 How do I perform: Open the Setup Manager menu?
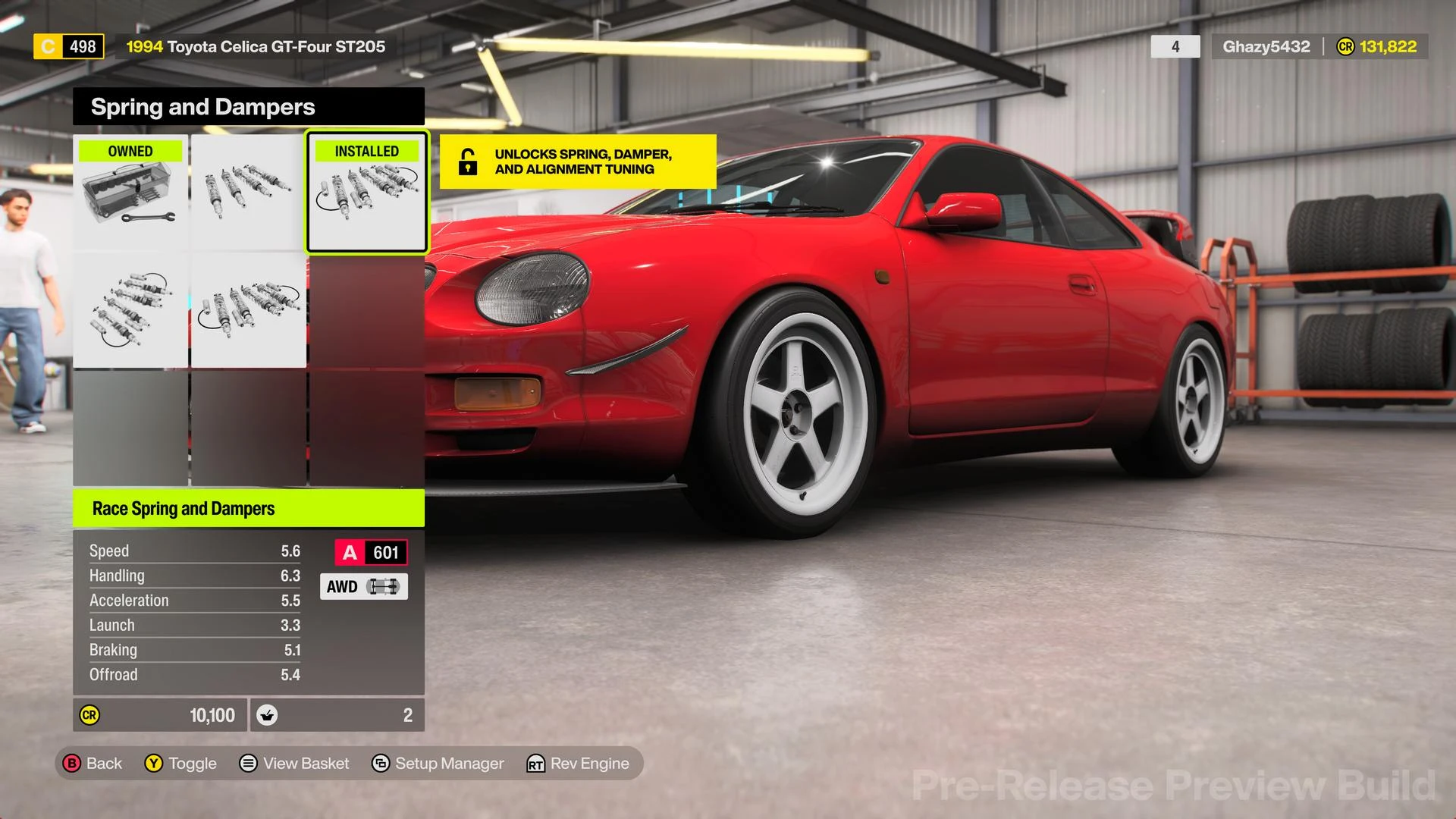coord(438,764)
